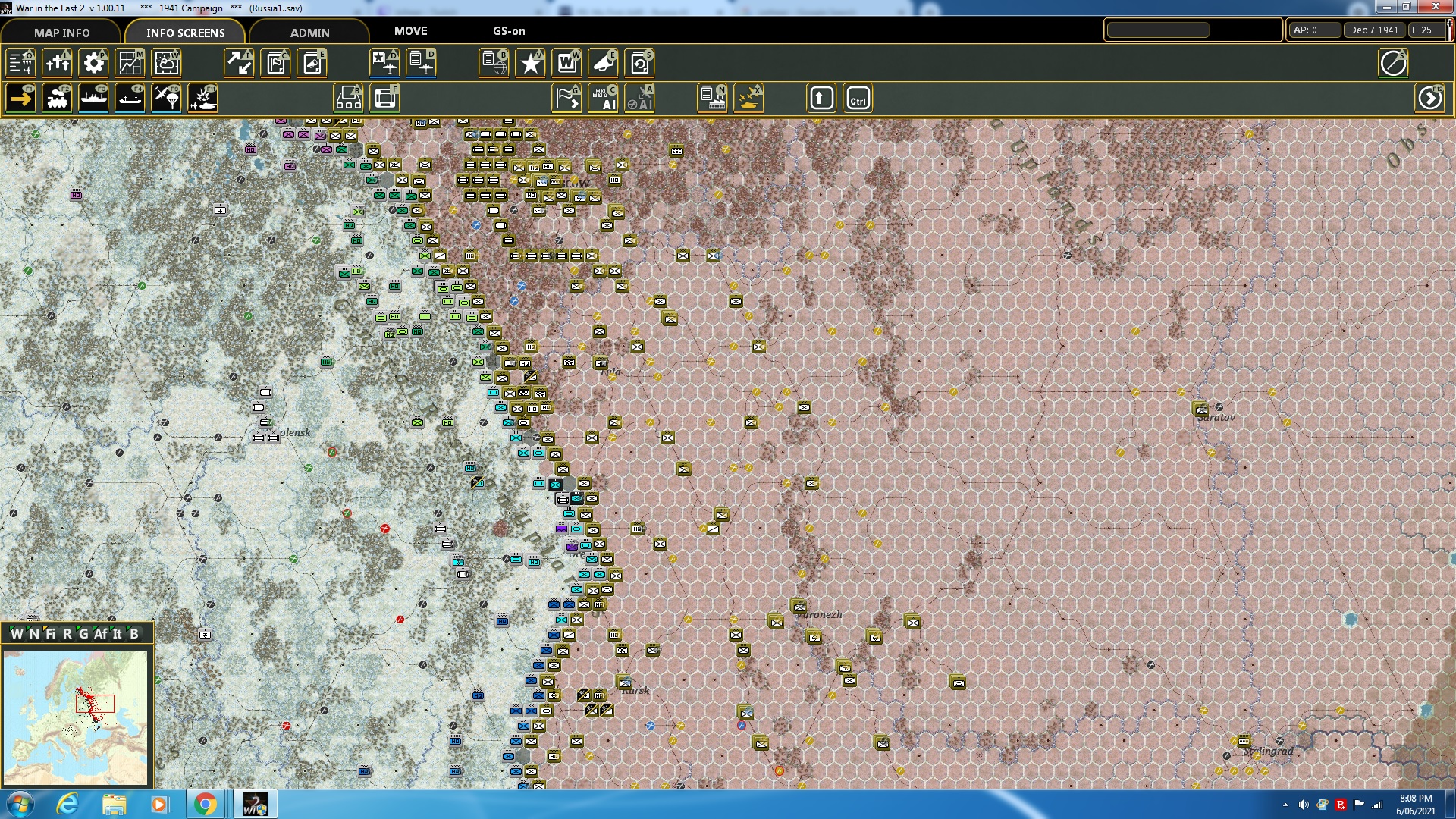The width and height of the screenshot is (1456, 819).
Task: View the losses screen with crosses icon
Action: [x=57, y=63]
